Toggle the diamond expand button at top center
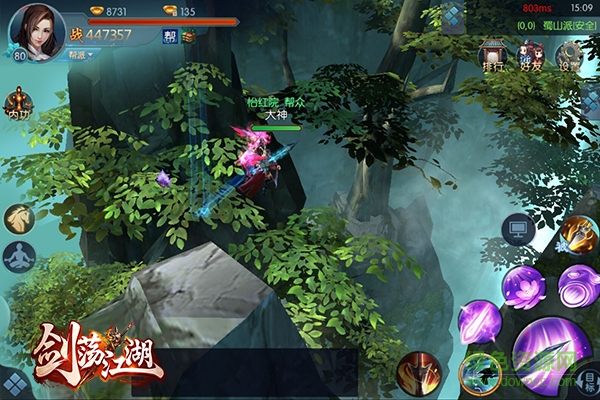This screenshot has height=400, width=600. pyautogui.click(x=453, y=18)
